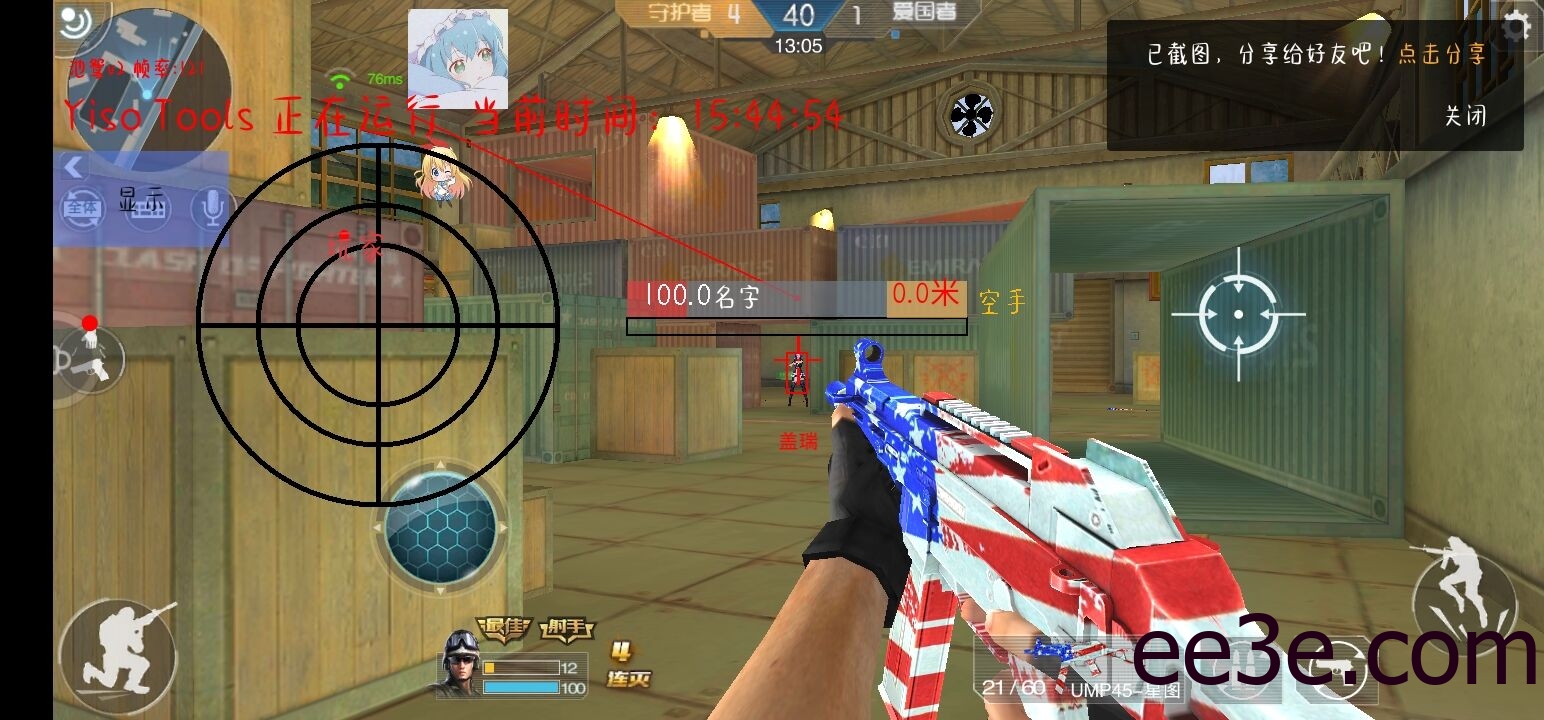Toggle the microphone voice chat
1544x720 pixels.
(210, 207)
